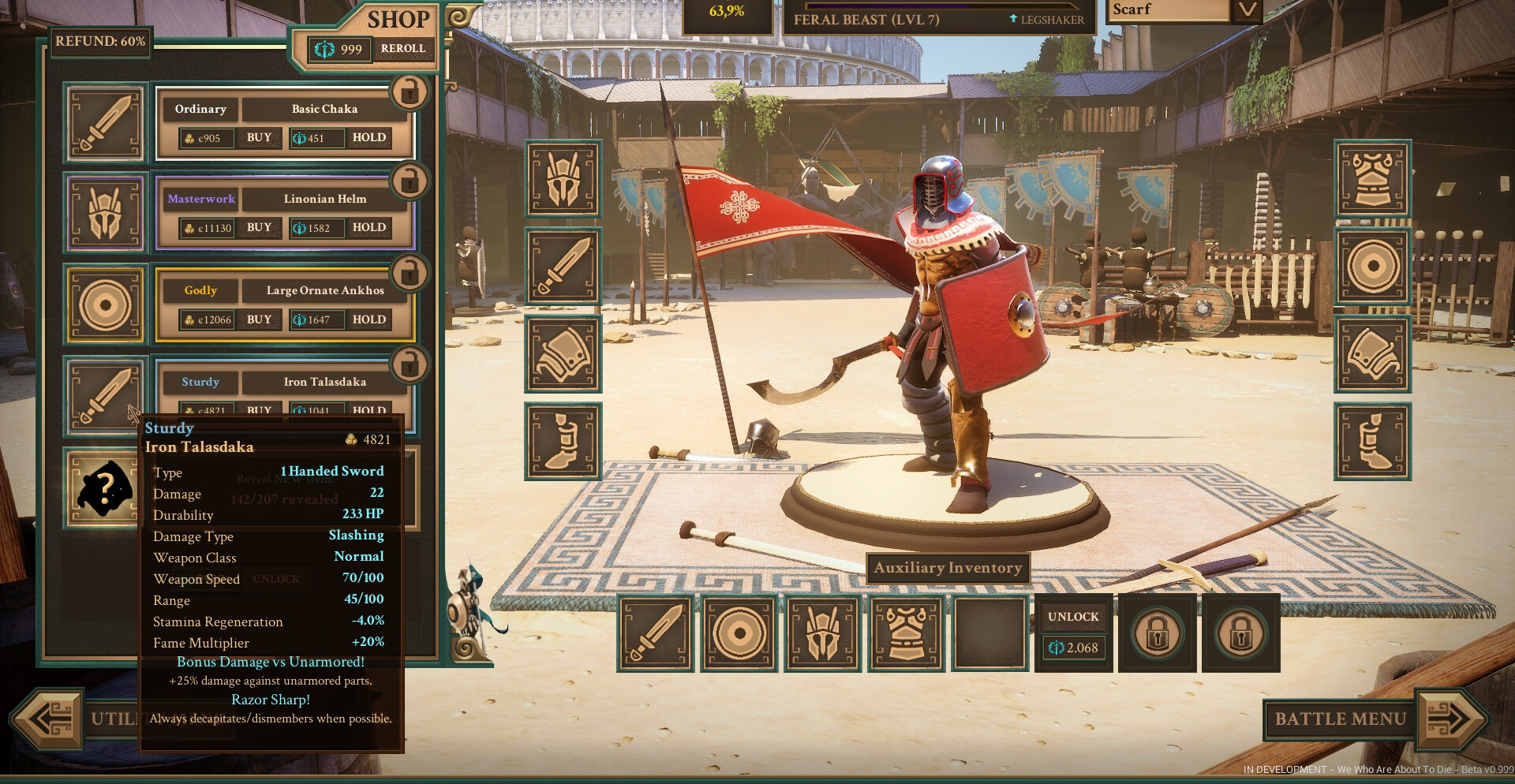The height and width of the screenshot is (784, 1515).
Task: Go back with the left arrow button
Action: (x=49, y=719)
